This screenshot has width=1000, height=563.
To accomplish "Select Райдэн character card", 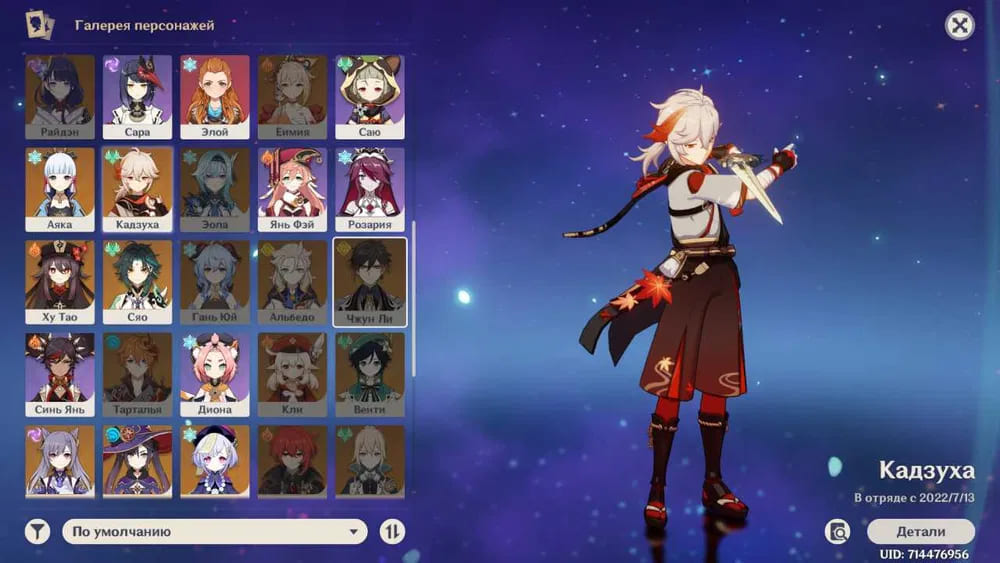I will (x=60, y=96).
